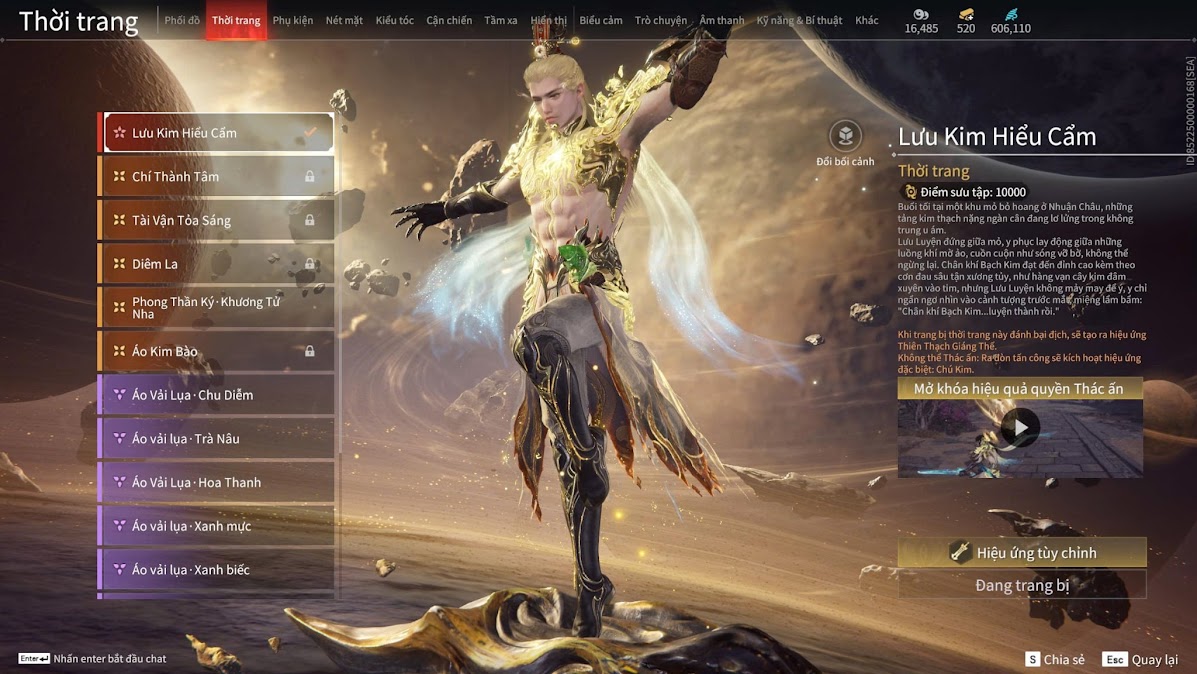The width and height of the screenshot is (1197, 674).
Task: Go back with Quay lại
Action: 1141,660
